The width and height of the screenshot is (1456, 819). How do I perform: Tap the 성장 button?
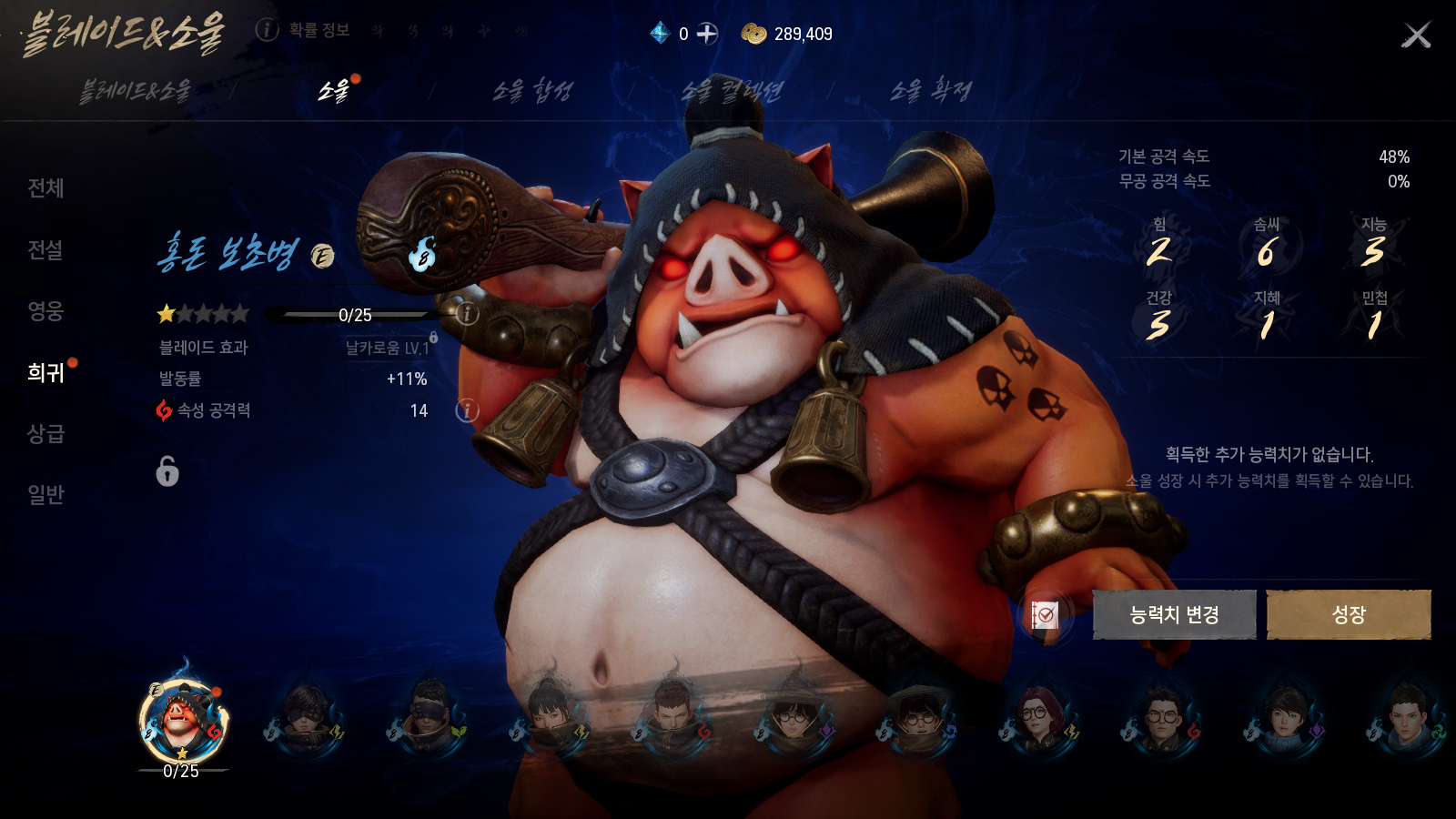(x=1349, y=614)
